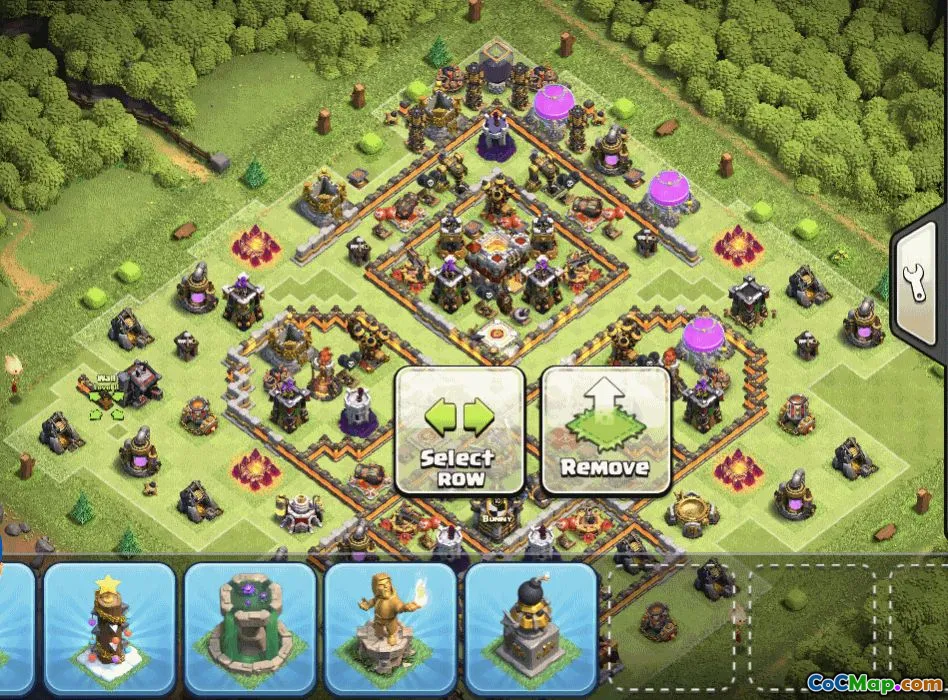Screen dimensions: 948x700
Task: Tap the Select Row button
Action: tap(459, 430)
